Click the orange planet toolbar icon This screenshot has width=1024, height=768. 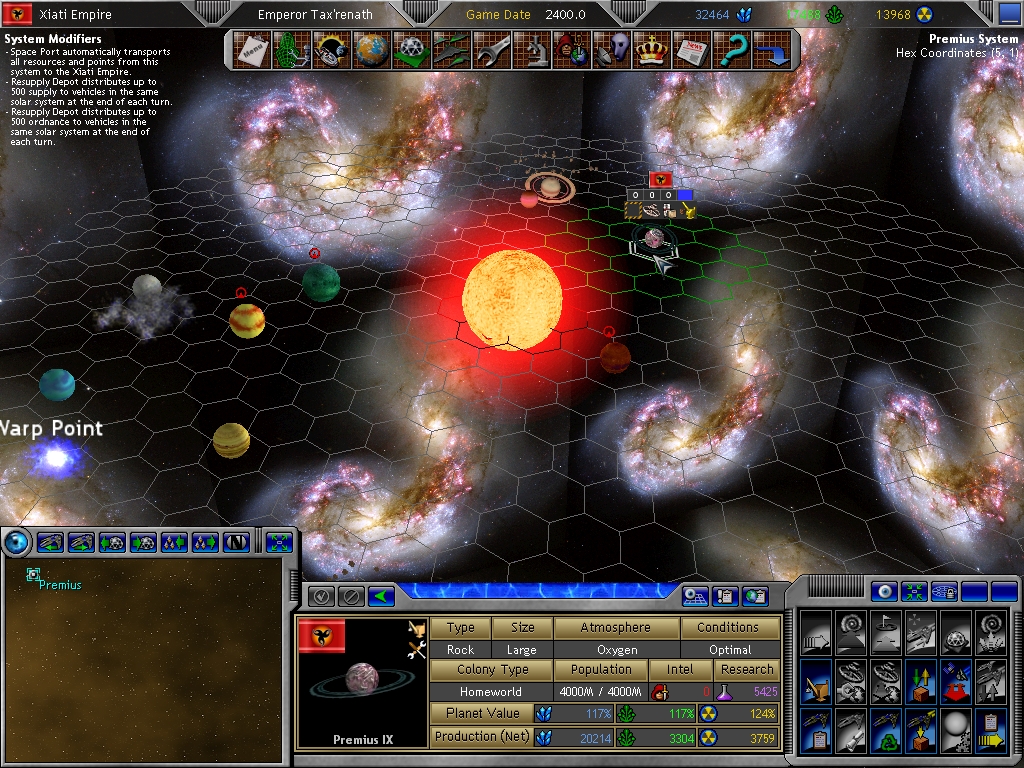371,49
